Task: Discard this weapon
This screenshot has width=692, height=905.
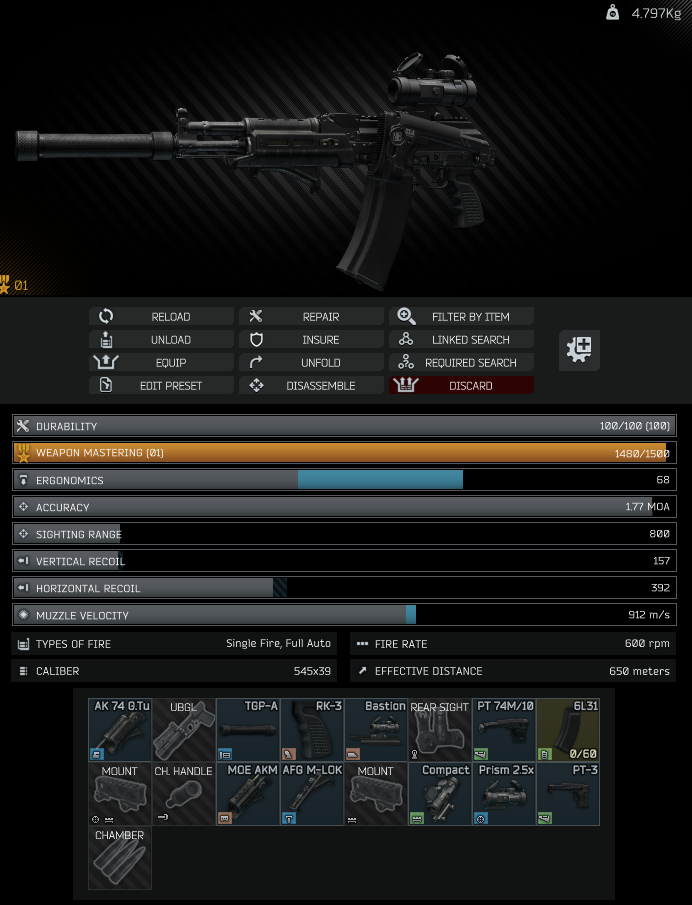Action: 461,386
